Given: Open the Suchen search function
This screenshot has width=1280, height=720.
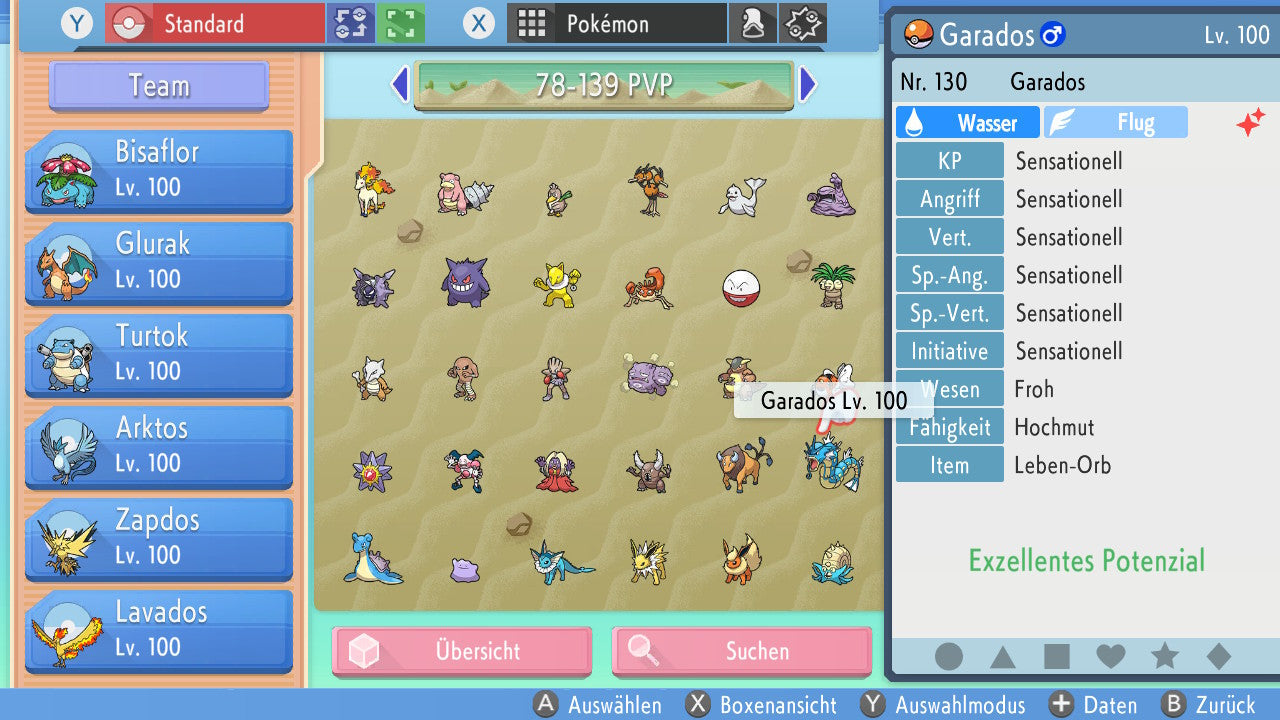Looking at the screenshot, I should (741, 651).
